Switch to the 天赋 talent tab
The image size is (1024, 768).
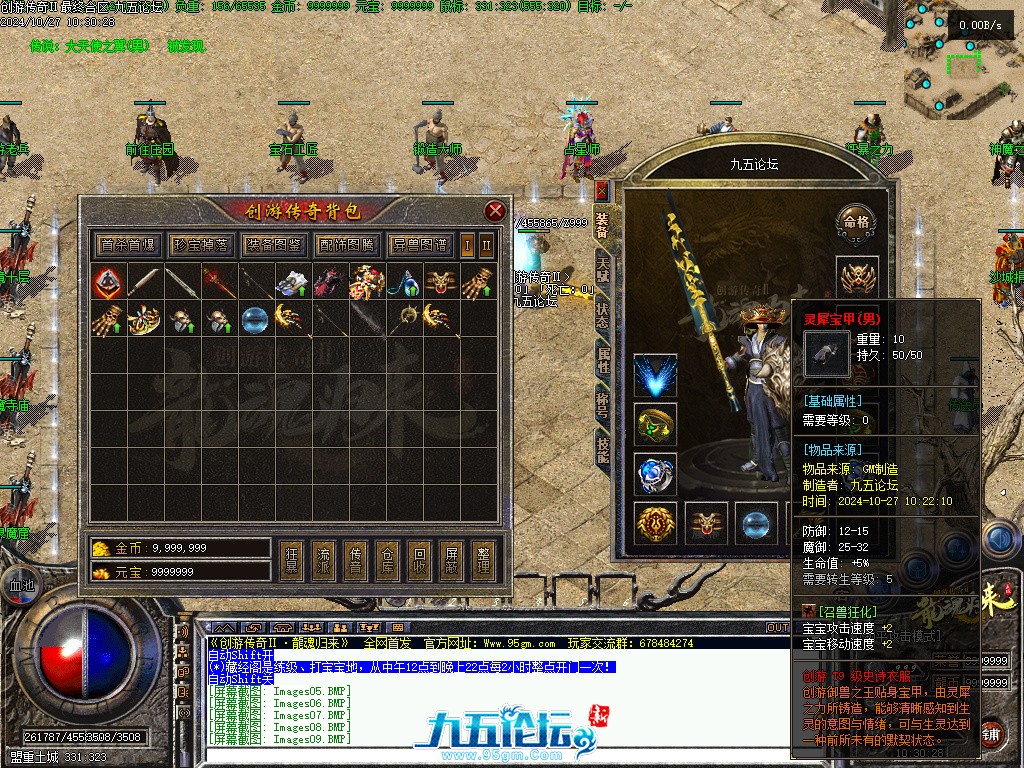[x=602, y=270]
